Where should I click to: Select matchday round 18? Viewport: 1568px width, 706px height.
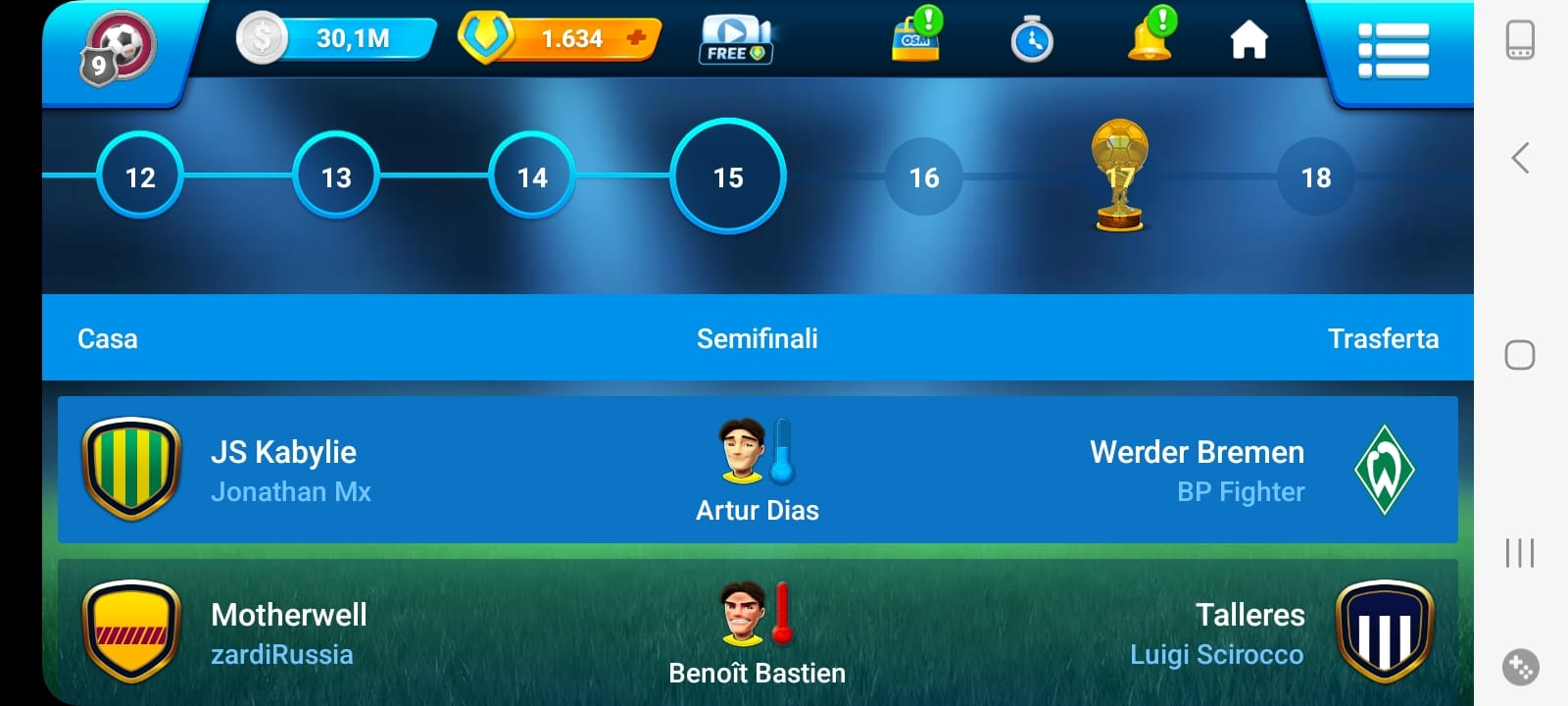tap(1316, 176)
